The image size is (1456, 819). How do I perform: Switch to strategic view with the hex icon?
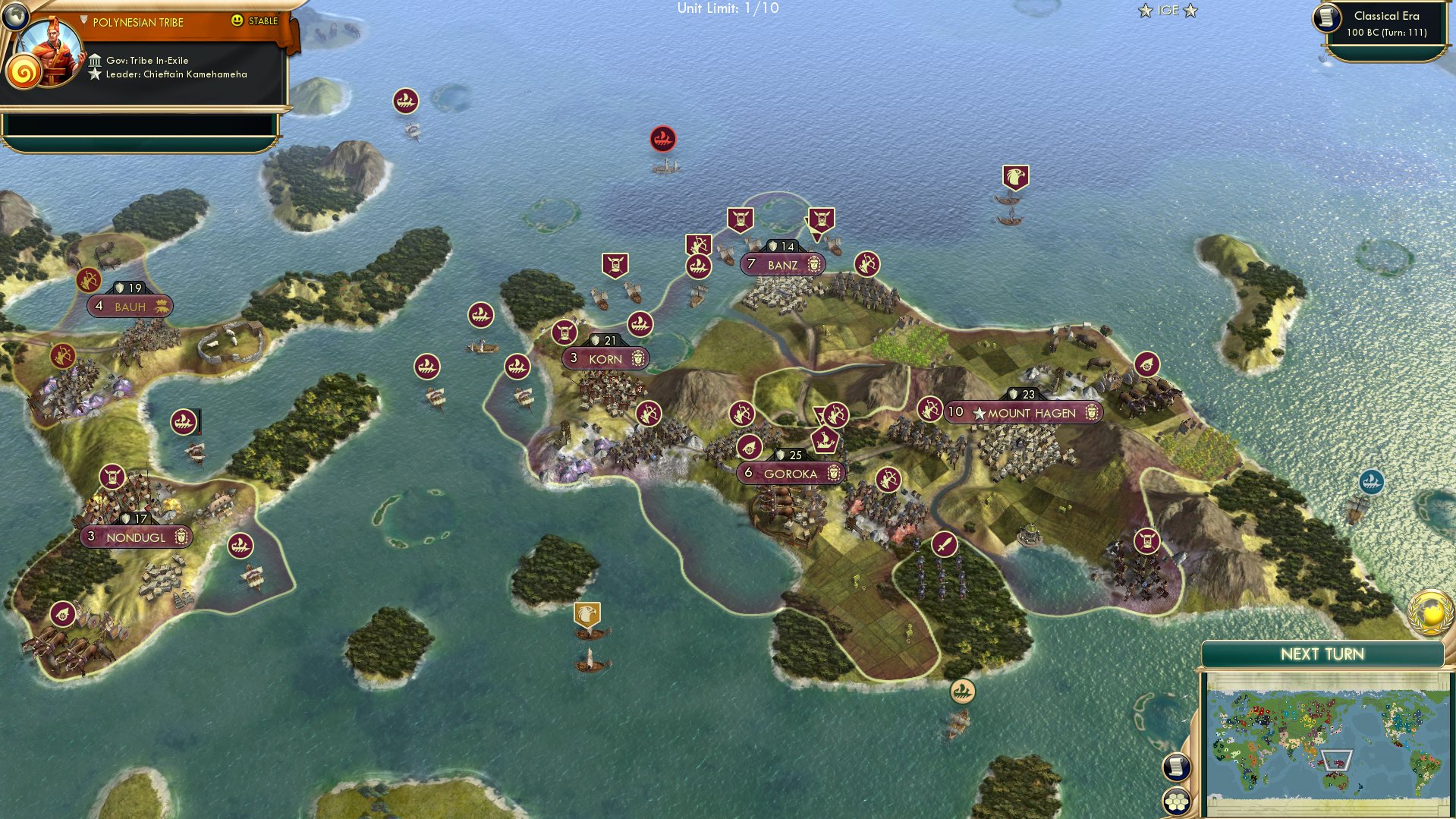[x=1177, y=801]
